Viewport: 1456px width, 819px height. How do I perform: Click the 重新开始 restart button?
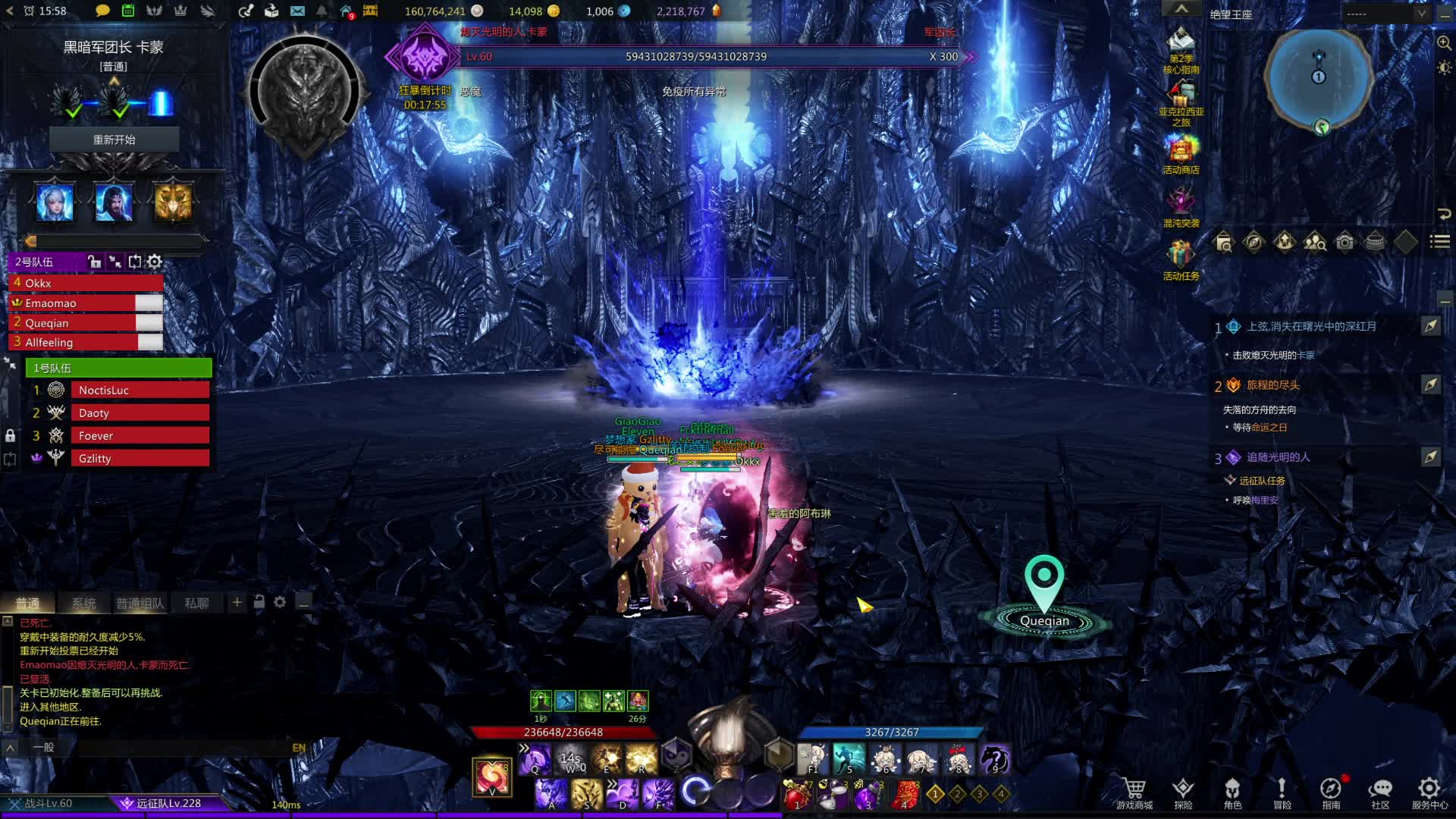click(114, 140)
